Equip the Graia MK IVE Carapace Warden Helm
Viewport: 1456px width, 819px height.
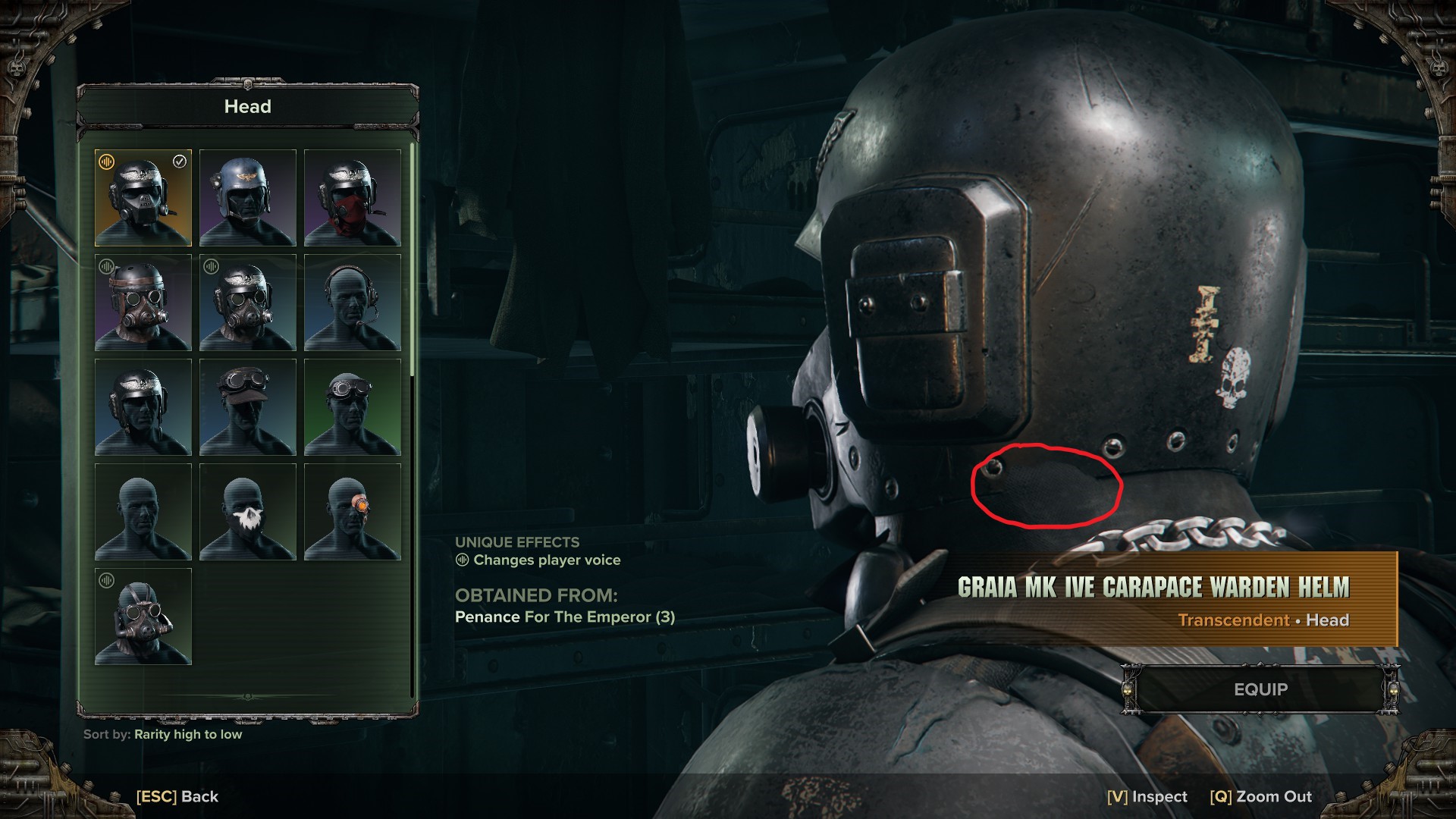coord(1260,689)
